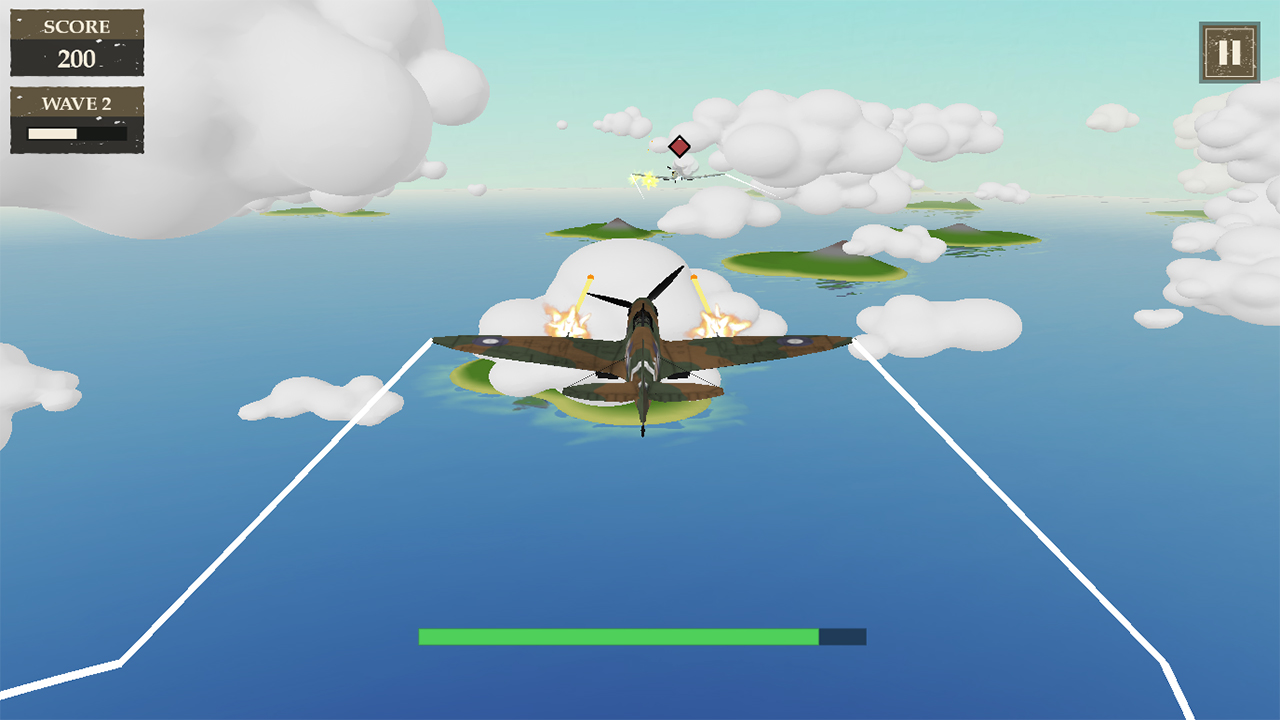Click the wave progress bar
Screen dimensions: 1280x720
pyautogui.click(x=75, y=133)
